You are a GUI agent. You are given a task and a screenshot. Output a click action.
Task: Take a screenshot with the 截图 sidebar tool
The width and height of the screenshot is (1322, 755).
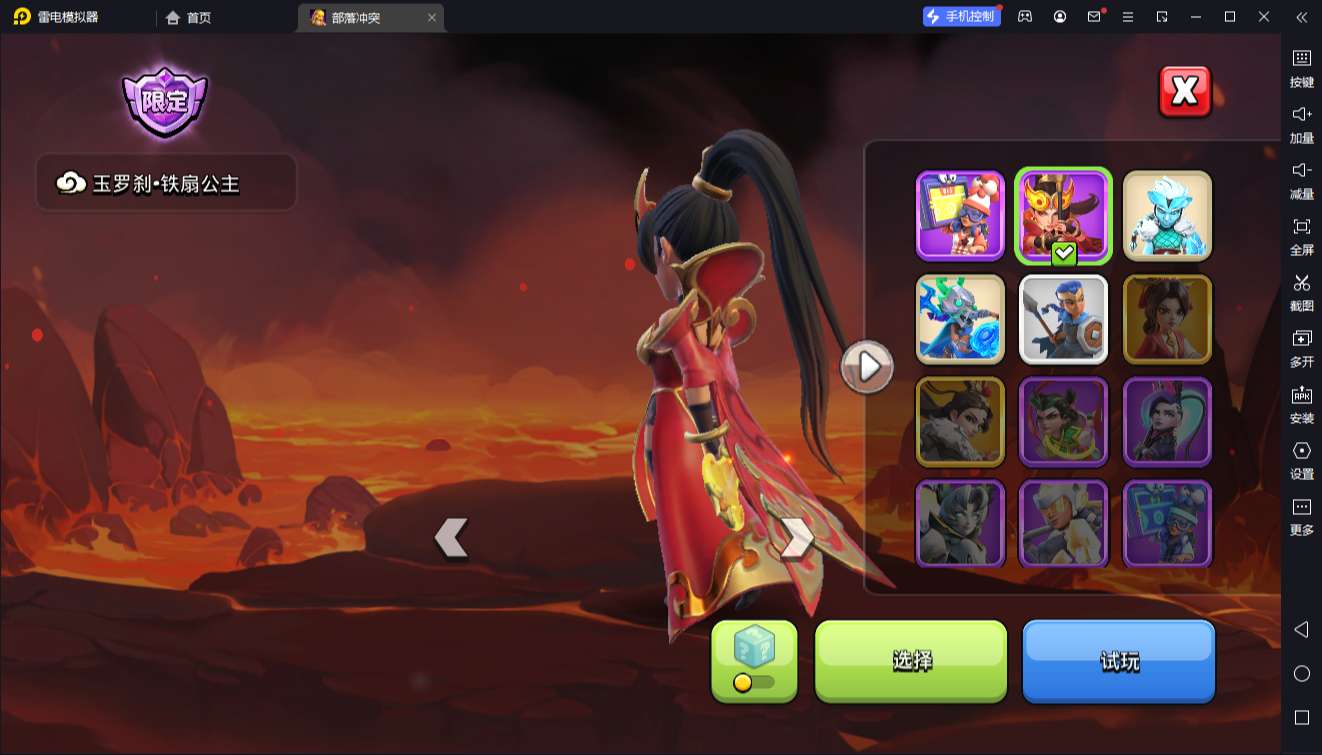(x=1301, y=292)
